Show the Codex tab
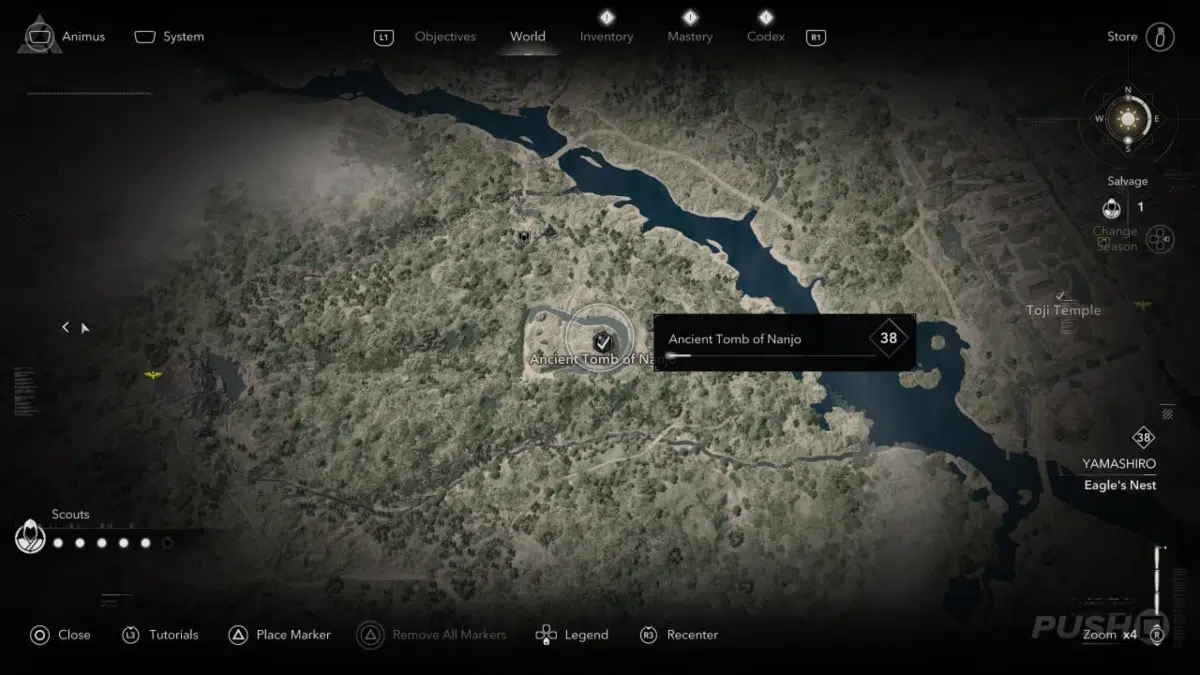The image size is (1200, 675). tap(765, 37)
